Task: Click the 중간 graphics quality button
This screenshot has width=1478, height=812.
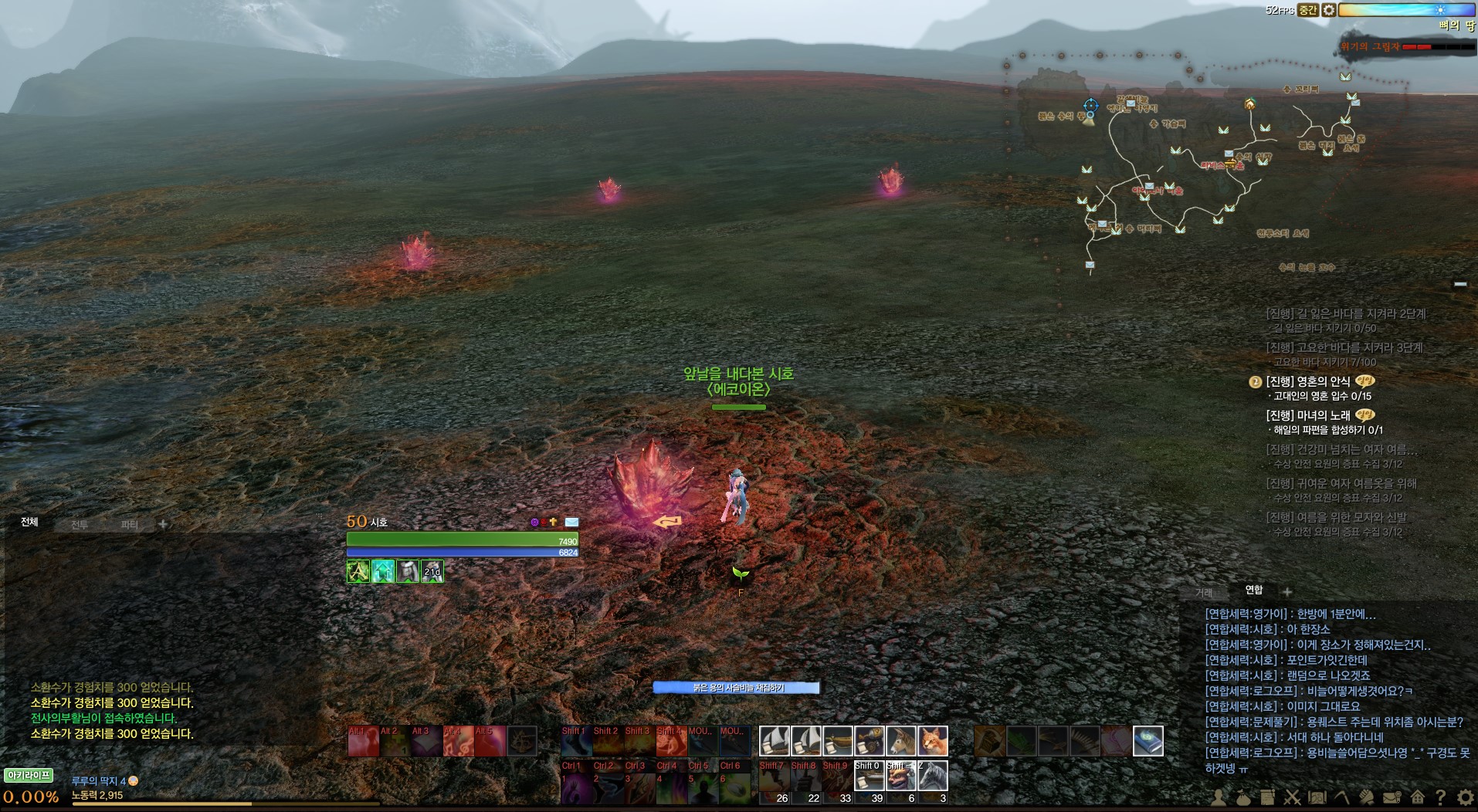Action: 1307,10
